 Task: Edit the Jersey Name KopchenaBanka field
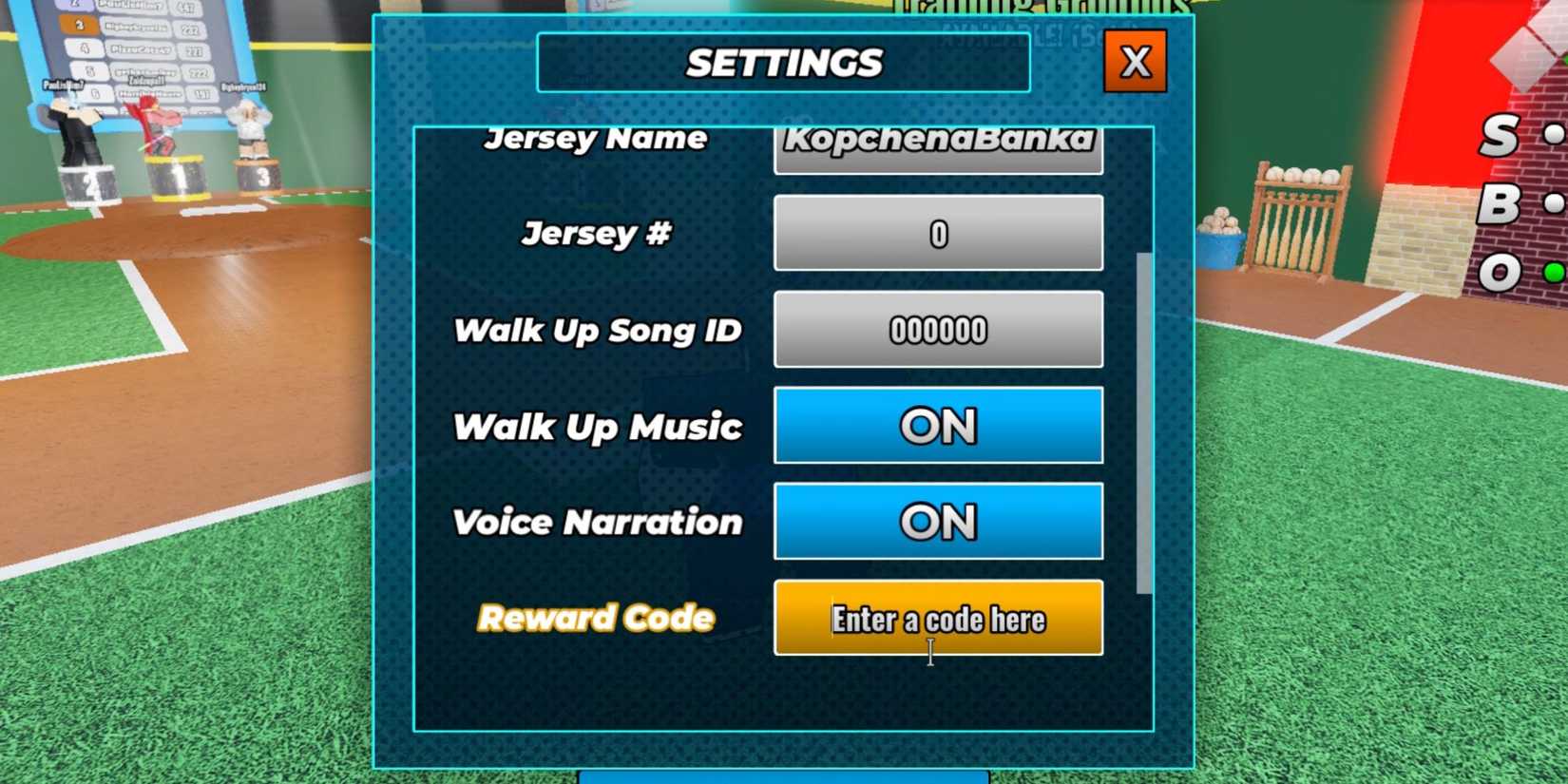[937, 143]
